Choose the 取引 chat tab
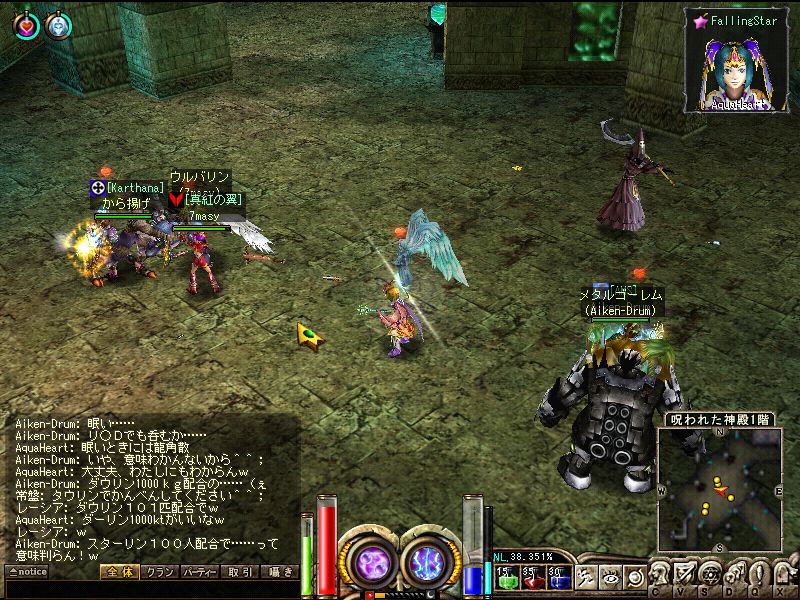This screenshot has height=600, width=800. click(x=239, y=572)
